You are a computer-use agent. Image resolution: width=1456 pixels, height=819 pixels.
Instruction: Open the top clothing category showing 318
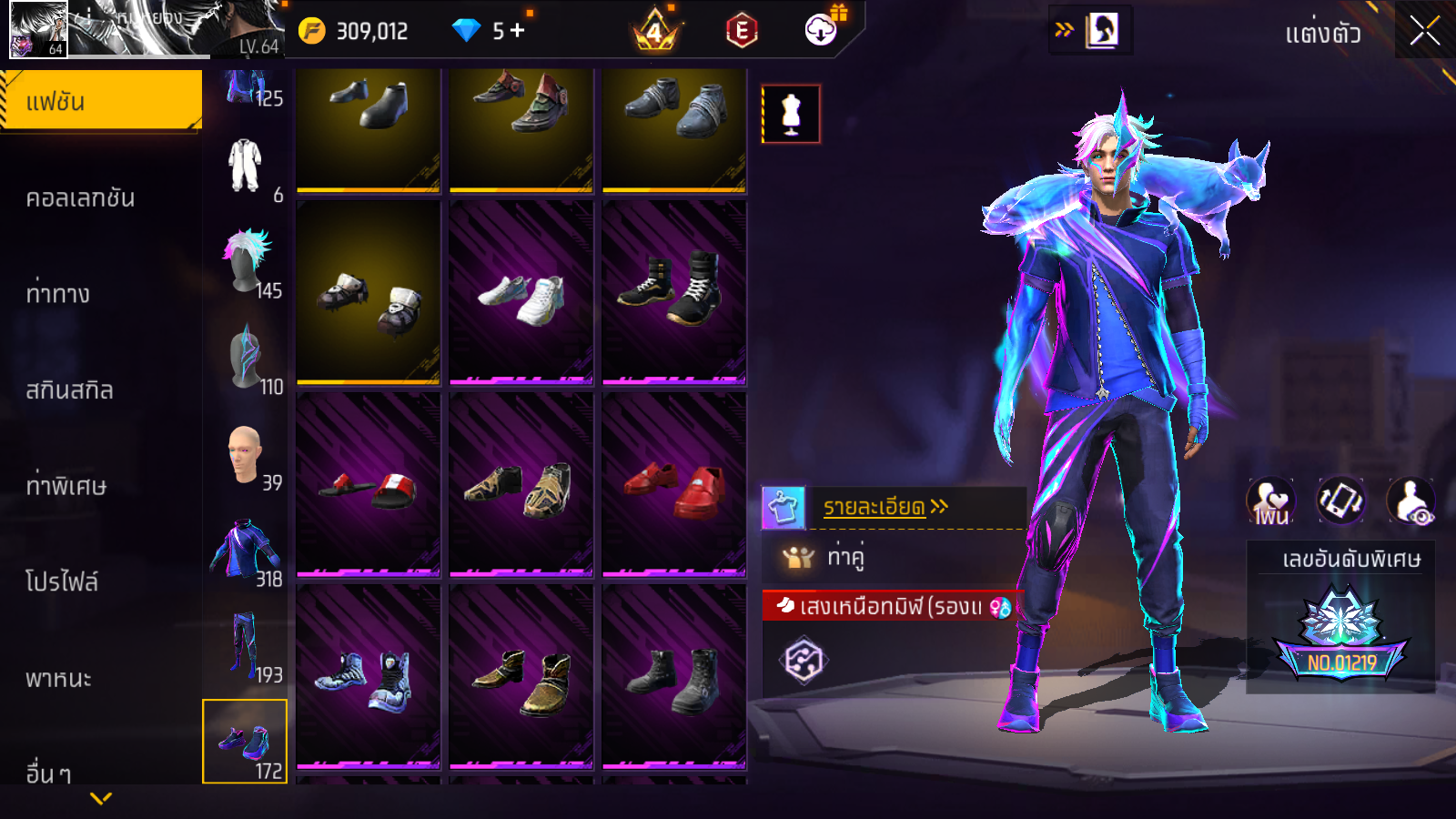pyautogui.click(x=246, y=551)
